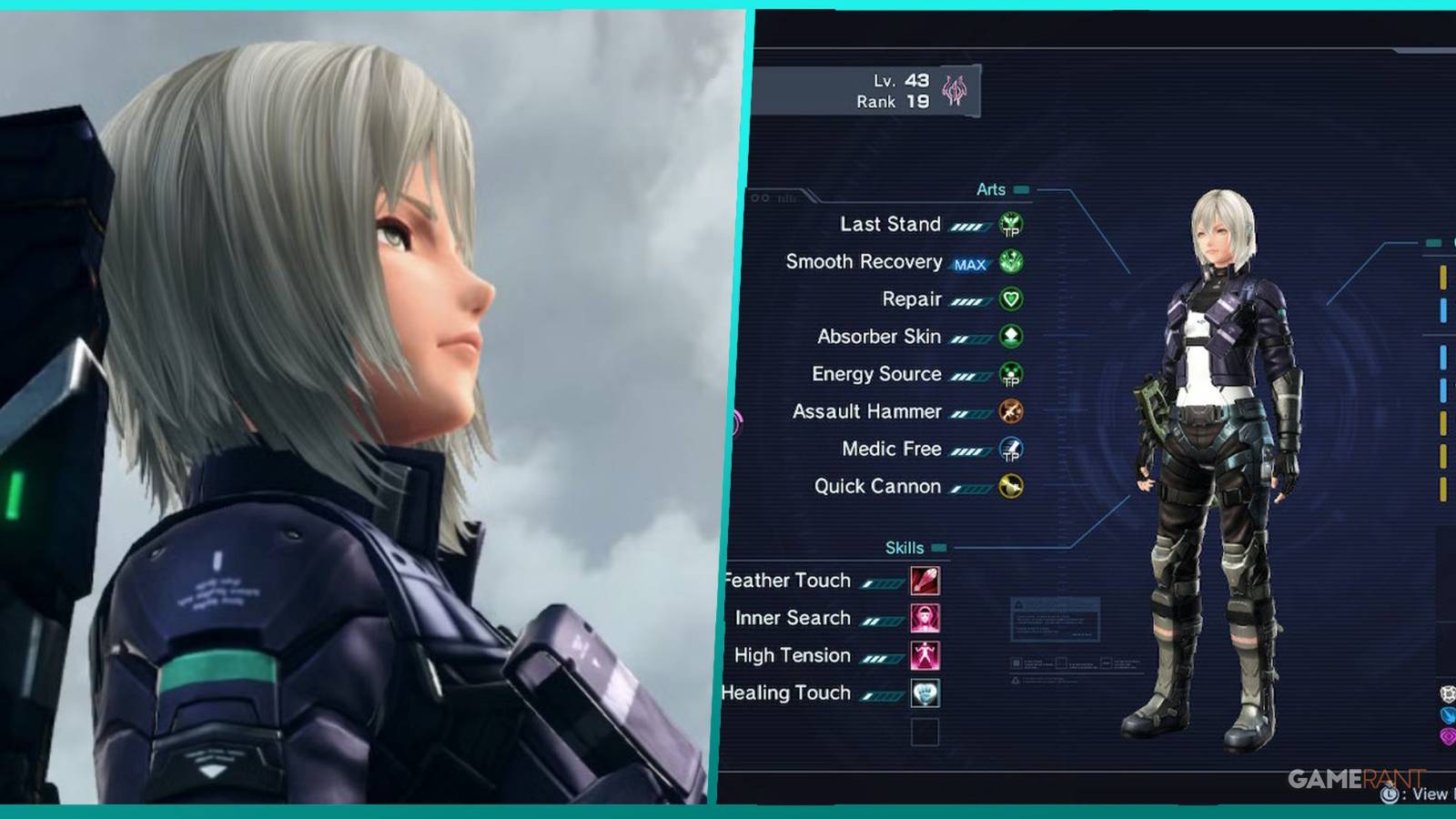Select the Quick Cannon art icon
This screenshot has width=1456, height=819.
(1010, 485)
